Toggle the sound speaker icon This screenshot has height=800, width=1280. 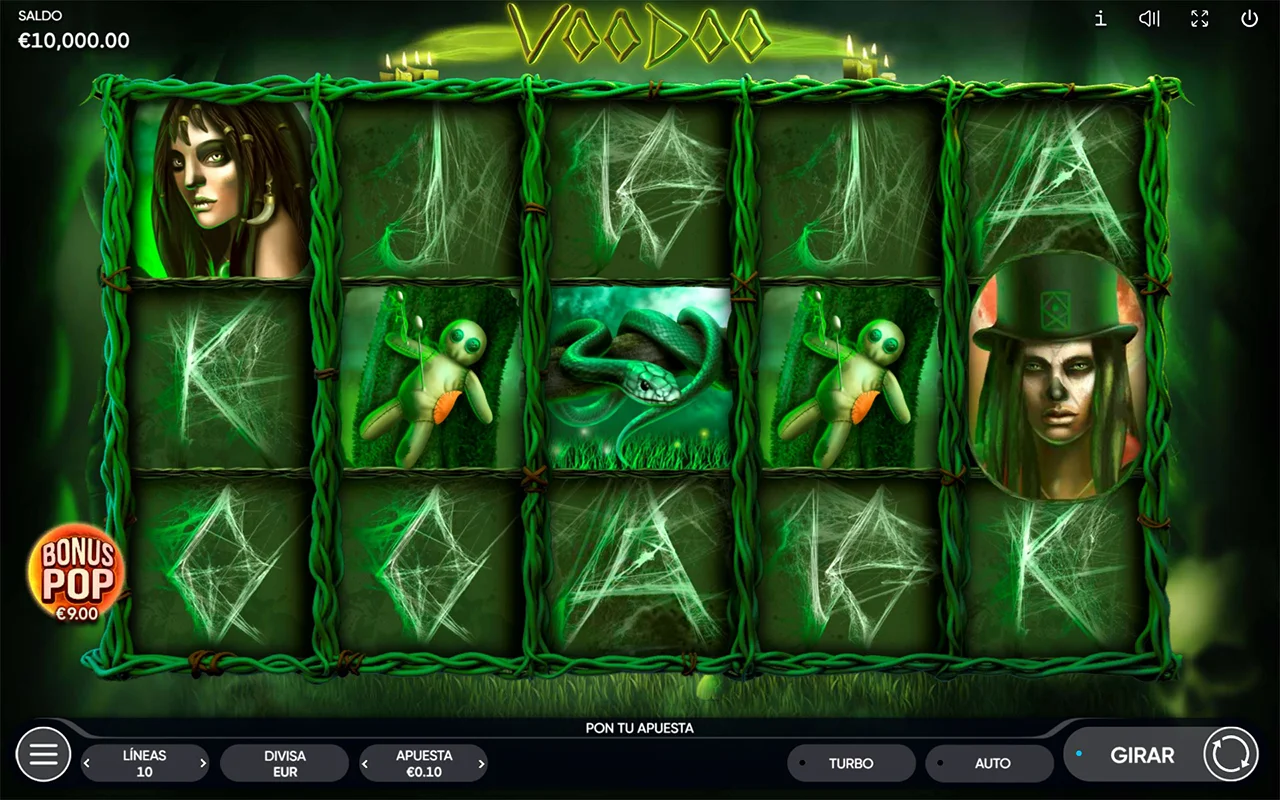[x=1149, y=19]
